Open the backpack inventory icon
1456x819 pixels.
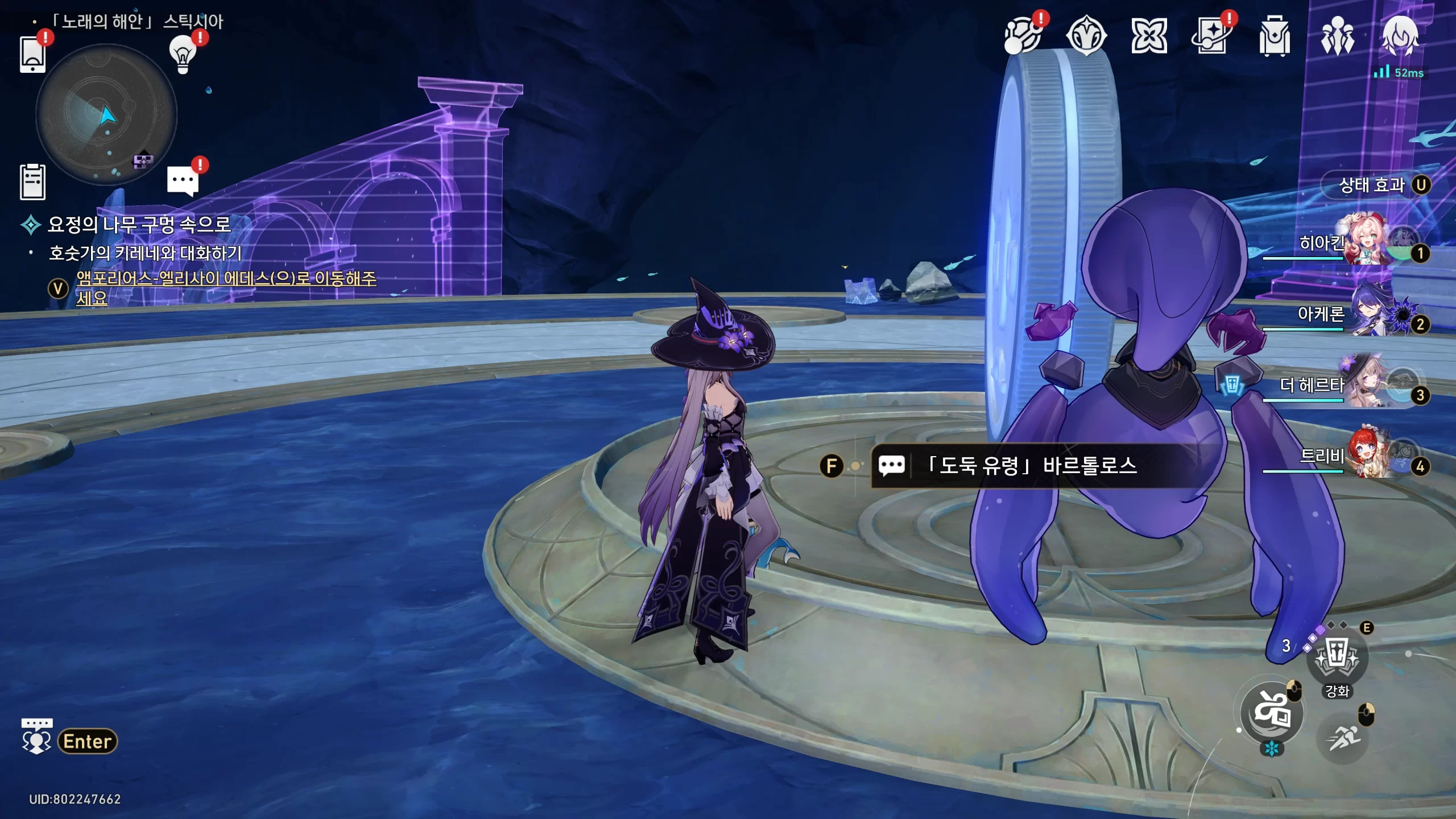(1275, 36)
